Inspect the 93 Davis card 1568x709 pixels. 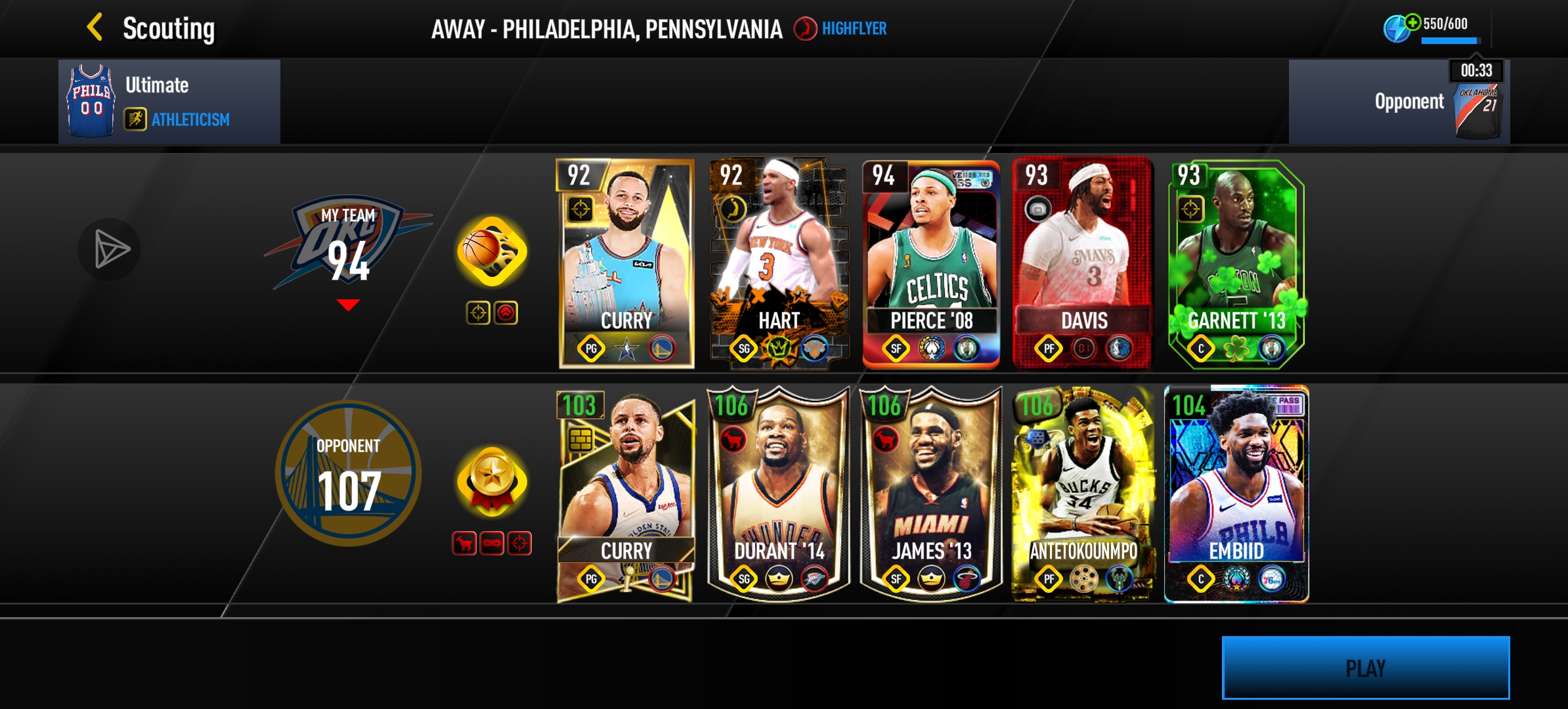pos(1083,263)
